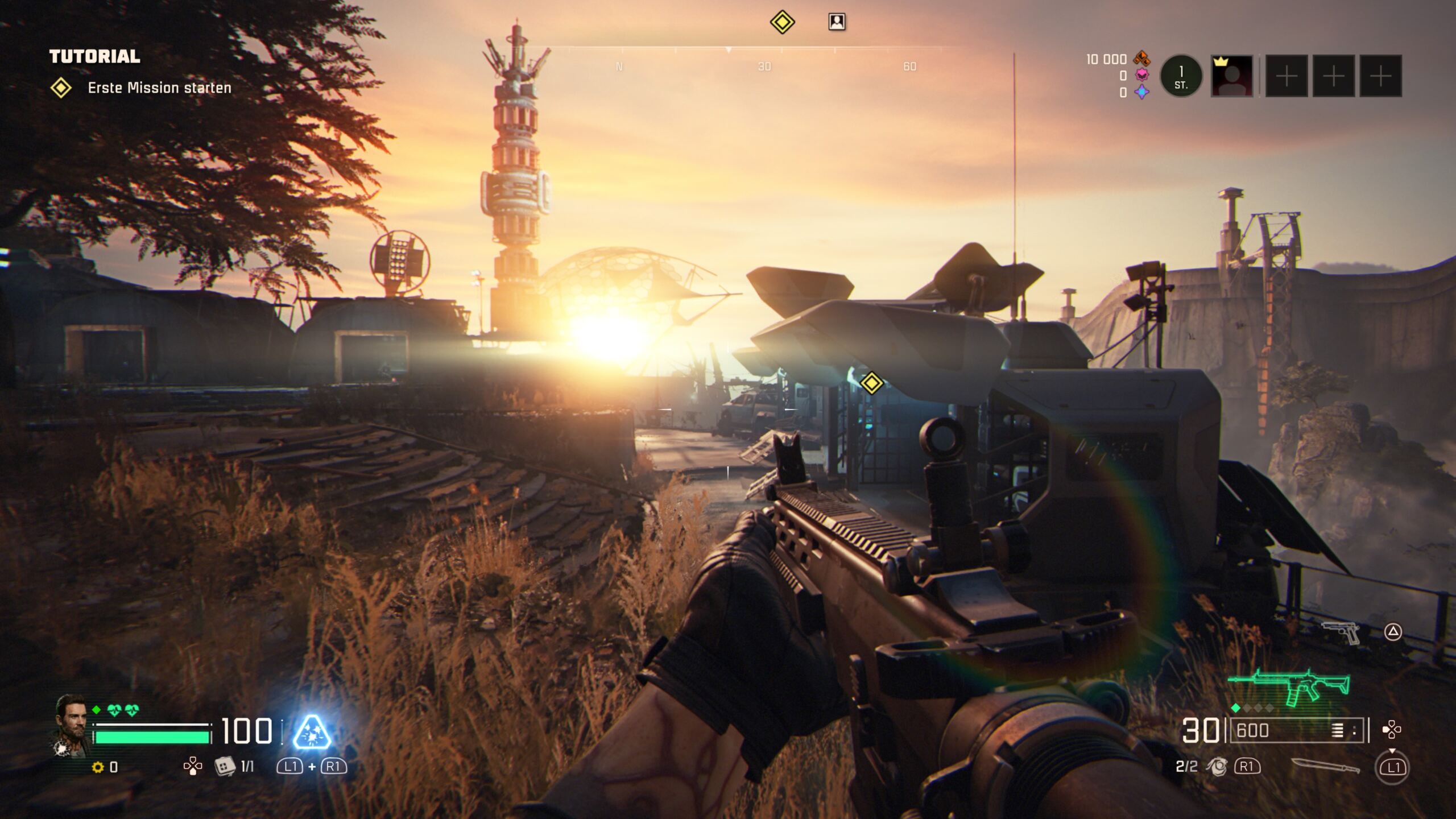1456x819 pixels.
Task: Select the green assault rifle weapon icon
Action: pos(1289,686)
